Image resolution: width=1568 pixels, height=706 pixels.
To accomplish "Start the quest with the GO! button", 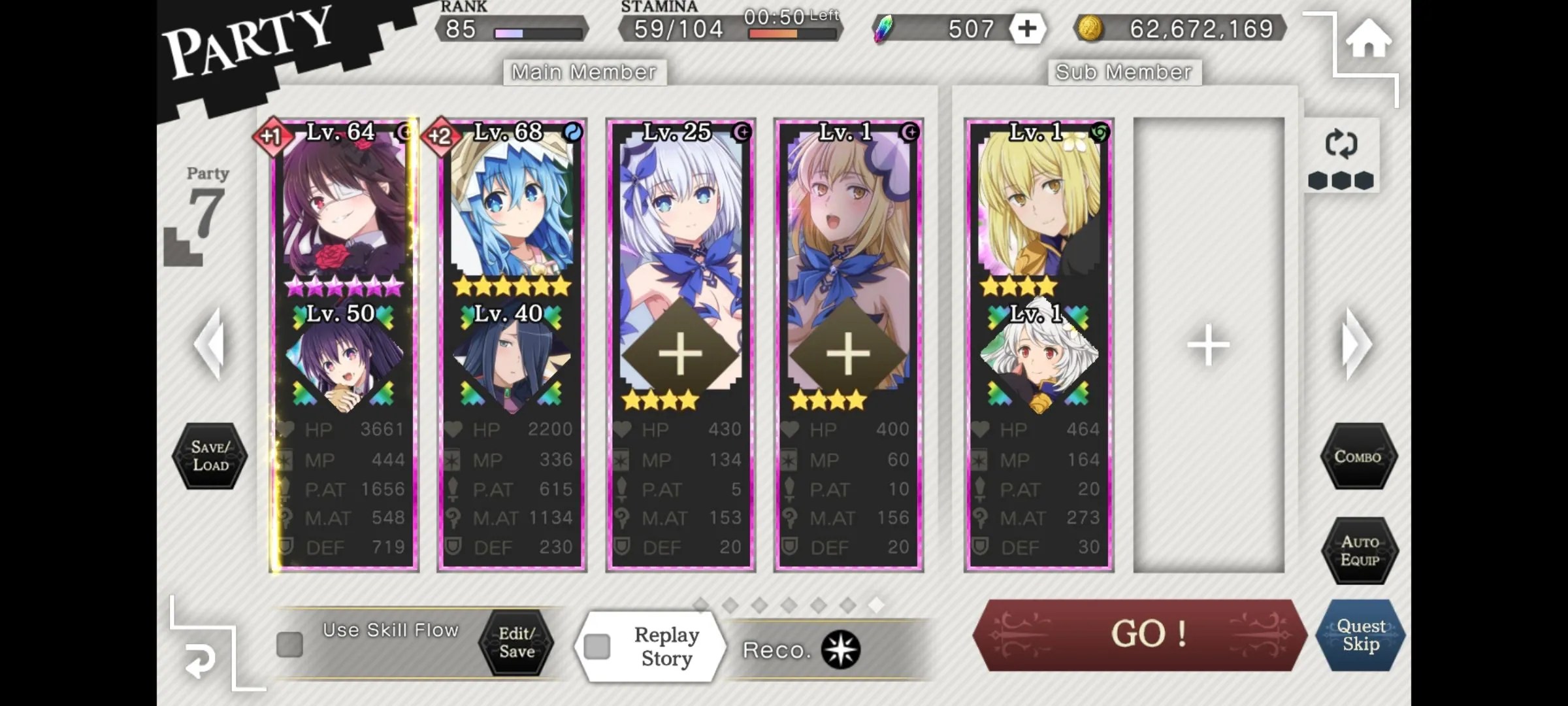I will 1139,634.
